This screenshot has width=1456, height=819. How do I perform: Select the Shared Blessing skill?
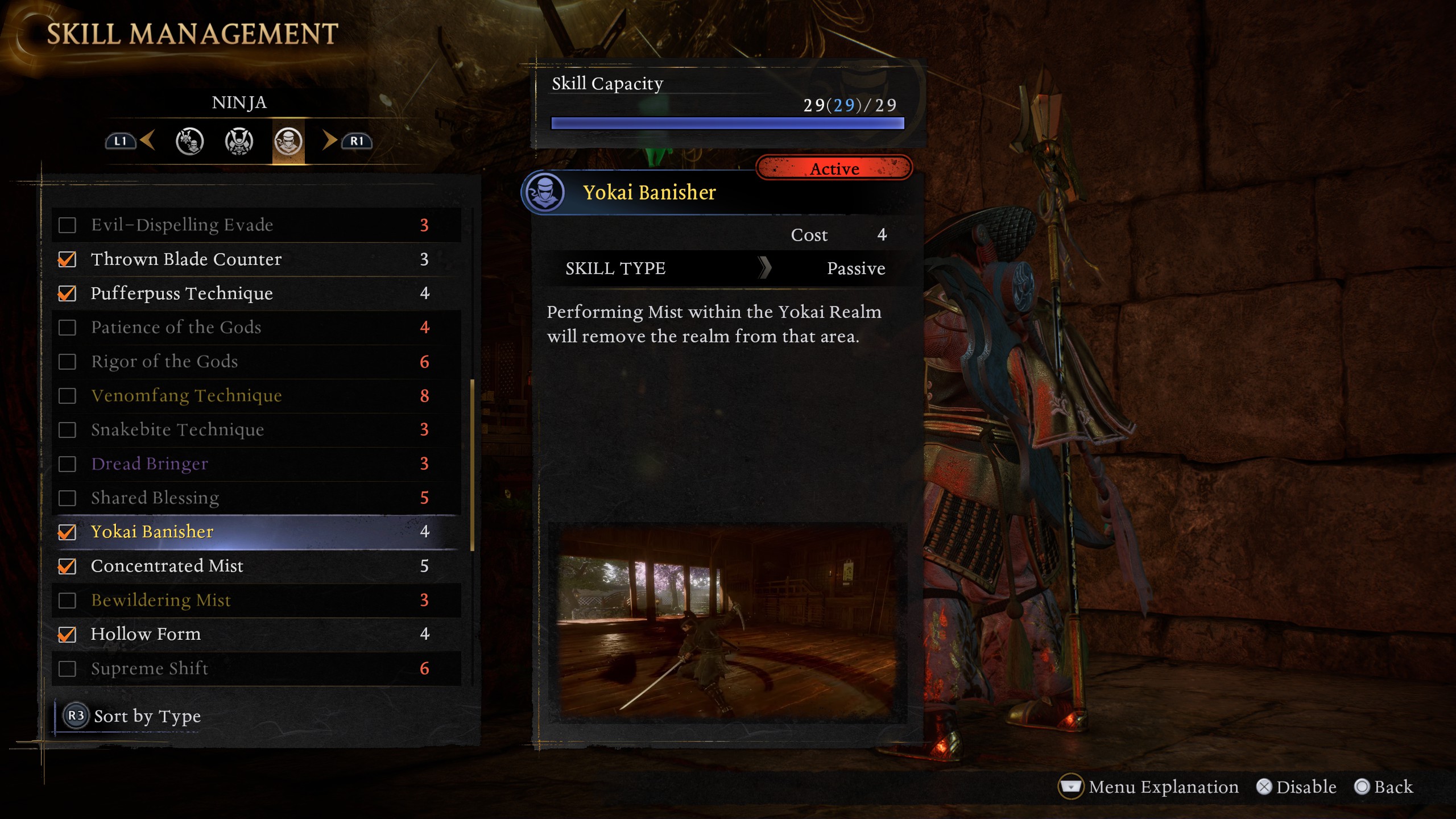point(256,498)
